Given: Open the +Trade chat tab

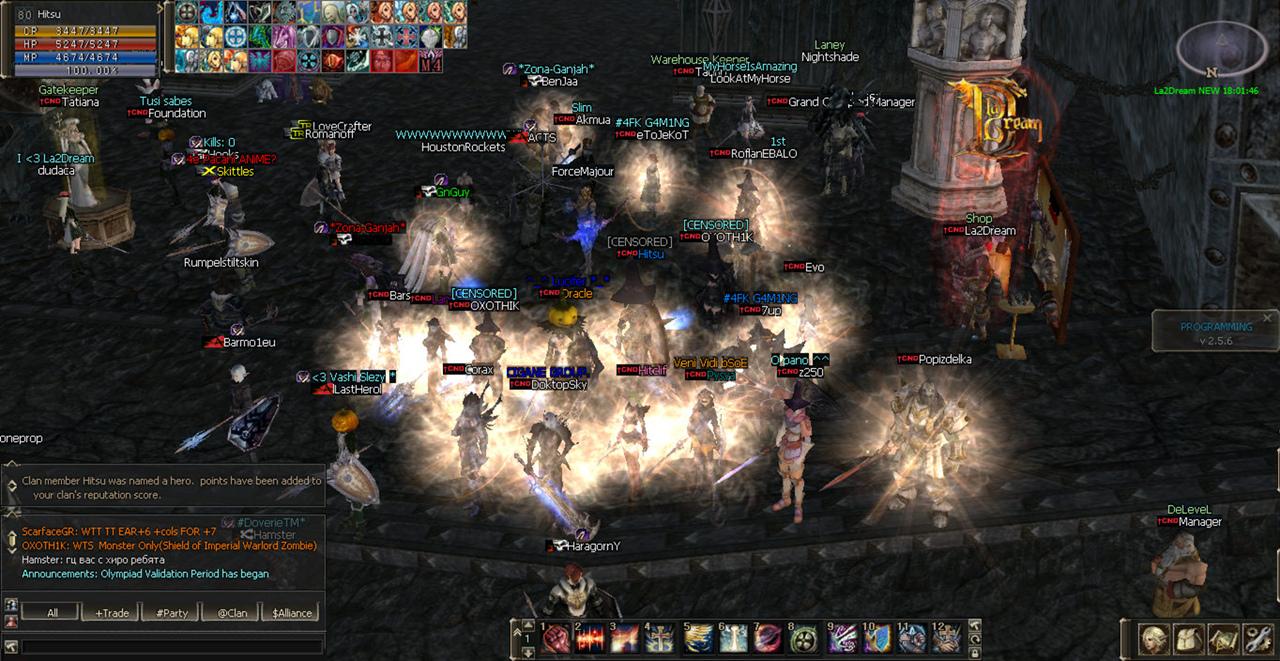Looking at the screenshot, I should [x=112, y=613].
